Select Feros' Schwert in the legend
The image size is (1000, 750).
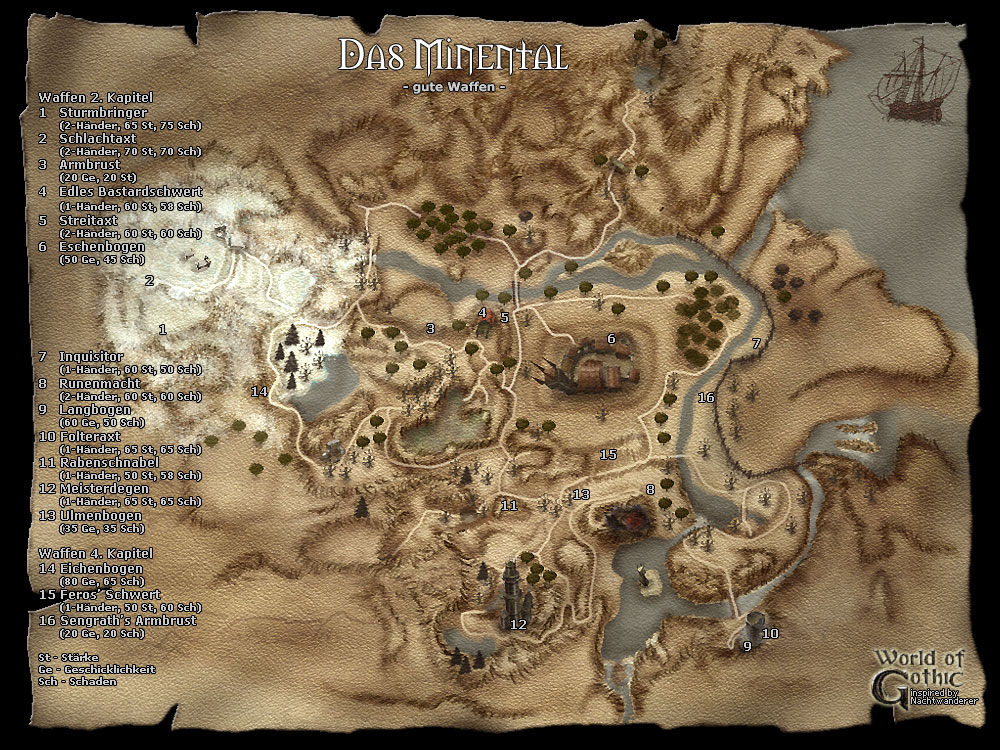coord(106,594)
